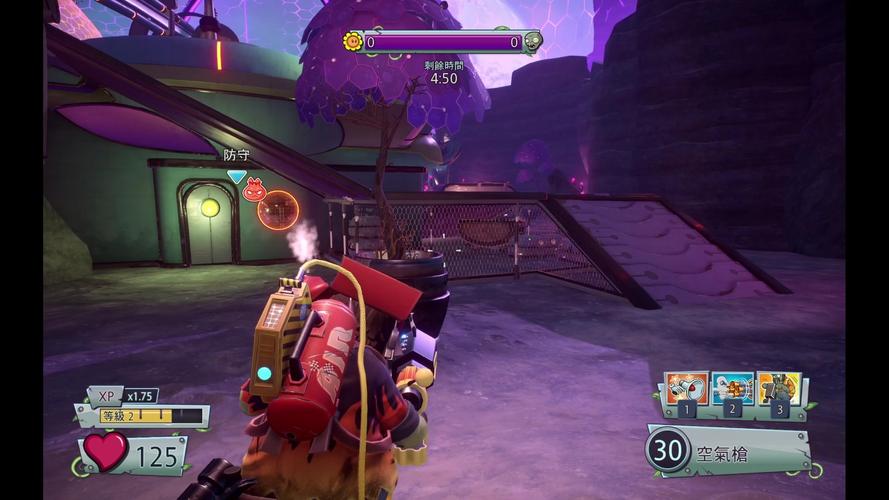The height and width of the screenshot is (500, 889).
Task: Select the 防守 defend objective marker
Action: coord(236,176)
